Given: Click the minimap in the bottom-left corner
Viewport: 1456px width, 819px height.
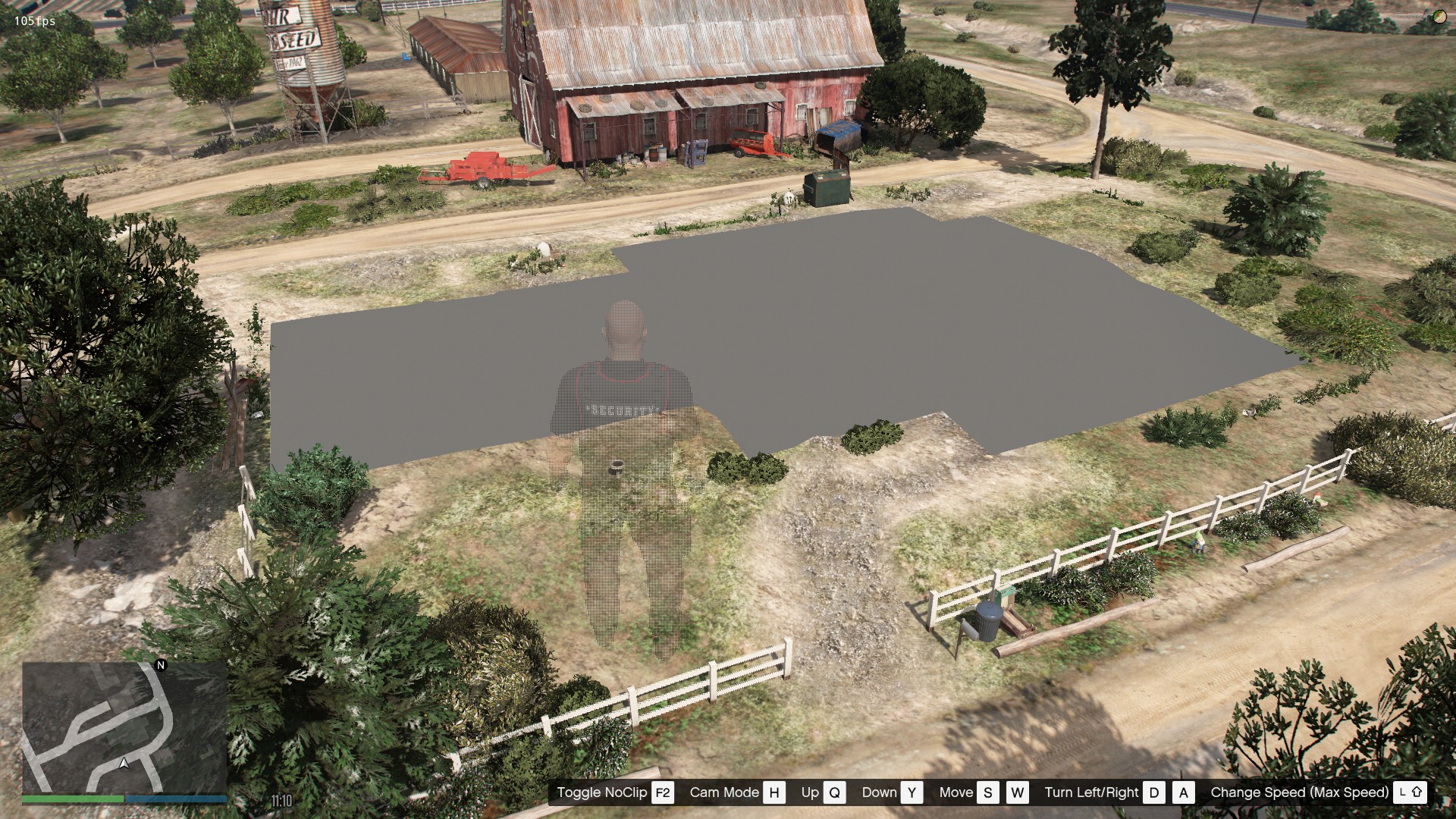Looking at the screenshot, I should coord(125,728).
